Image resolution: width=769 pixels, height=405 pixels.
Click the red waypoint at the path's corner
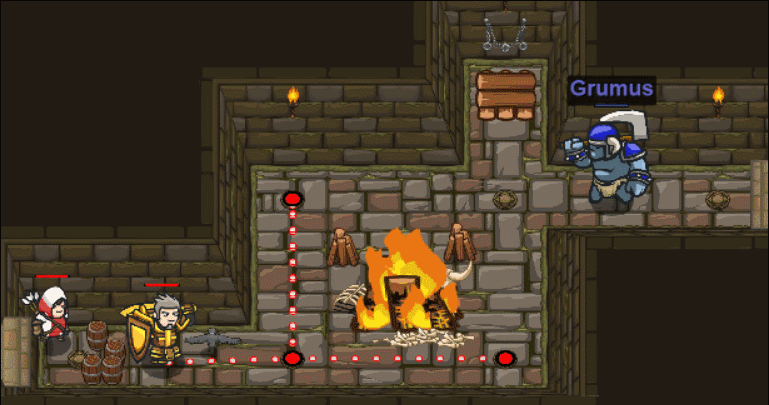click(292, 358)
